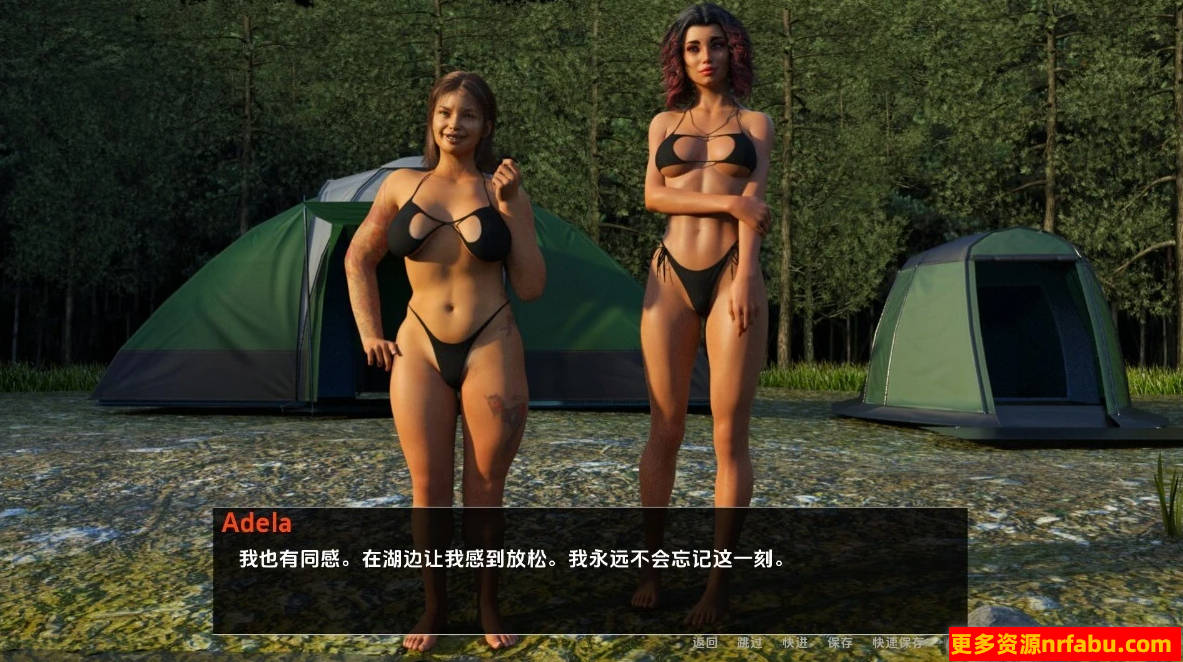Click the 返回 (Back) quick menu button
Viewport: 1183px width, 662px height.
pyautogui.click(x=704, y=643)
